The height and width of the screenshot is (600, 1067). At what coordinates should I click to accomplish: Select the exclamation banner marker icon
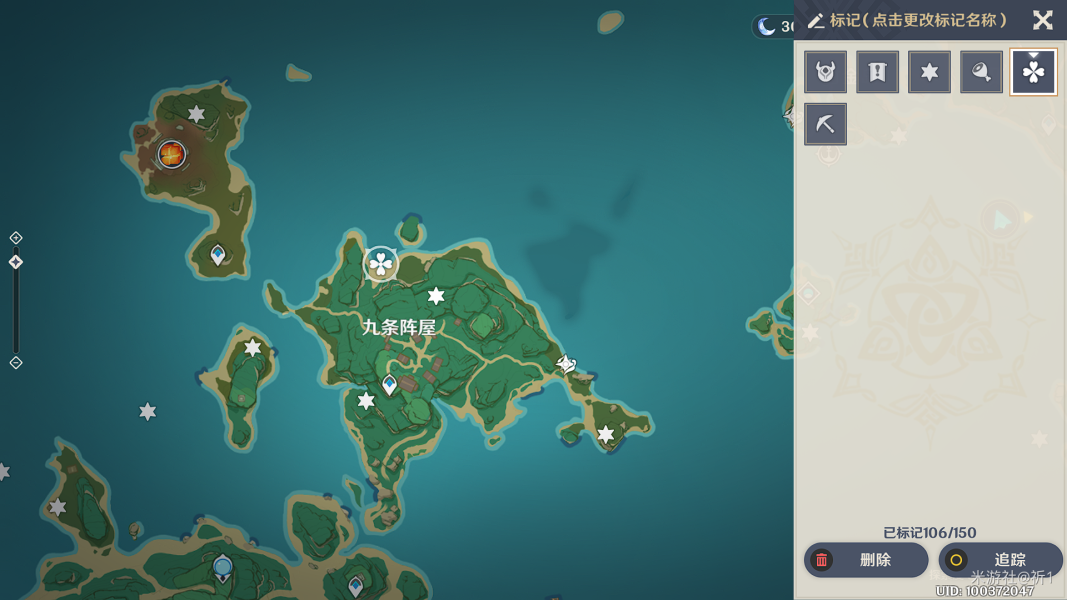877,72
